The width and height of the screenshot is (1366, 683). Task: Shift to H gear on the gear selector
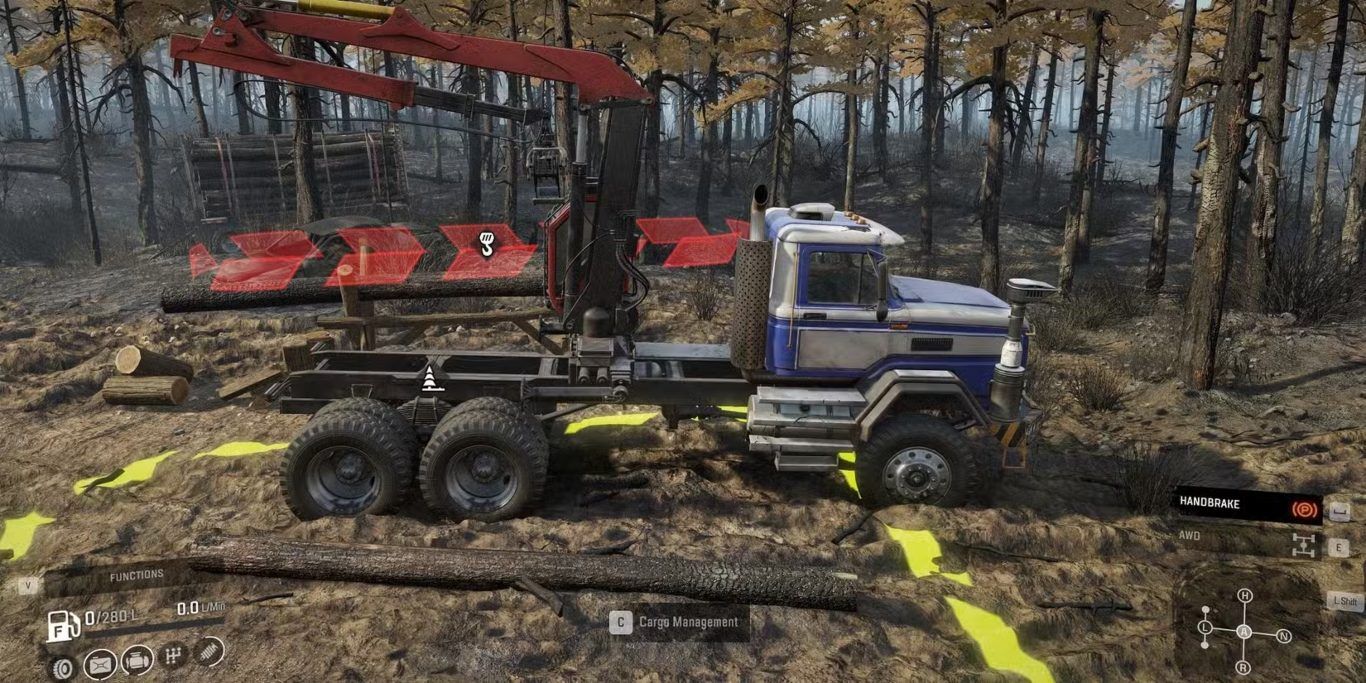click(1244, 596)
